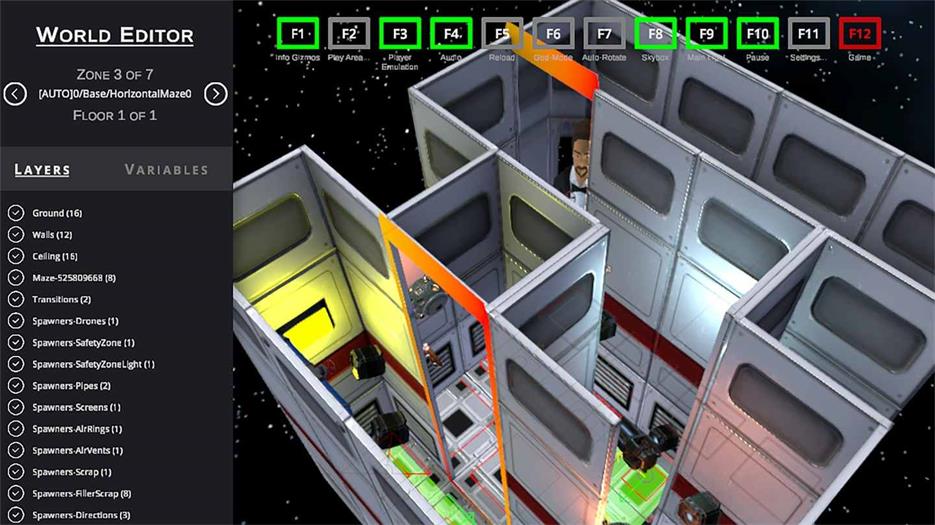Advance to the next zone with right arrow
The image size is (935, 525).
point(216,94)
